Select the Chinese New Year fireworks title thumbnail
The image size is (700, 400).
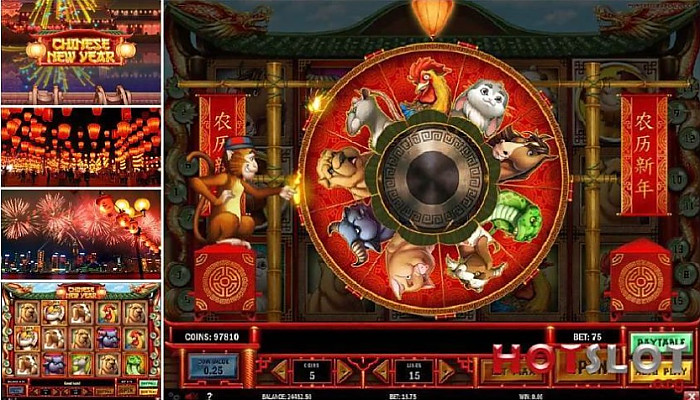[x=81, y=51]
